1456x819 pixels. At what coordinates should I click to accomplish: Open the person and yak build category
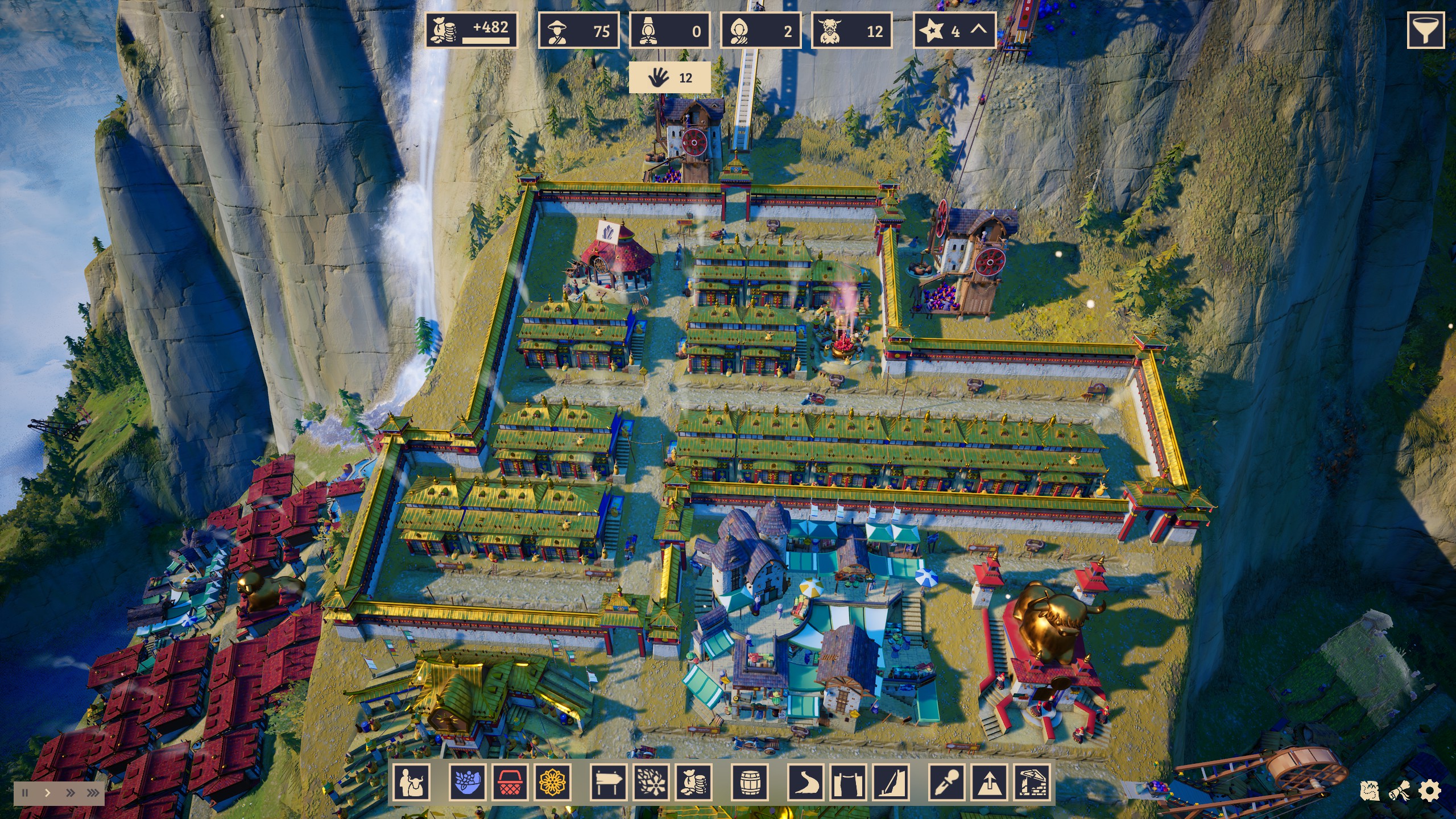click(x=411, y=783)
